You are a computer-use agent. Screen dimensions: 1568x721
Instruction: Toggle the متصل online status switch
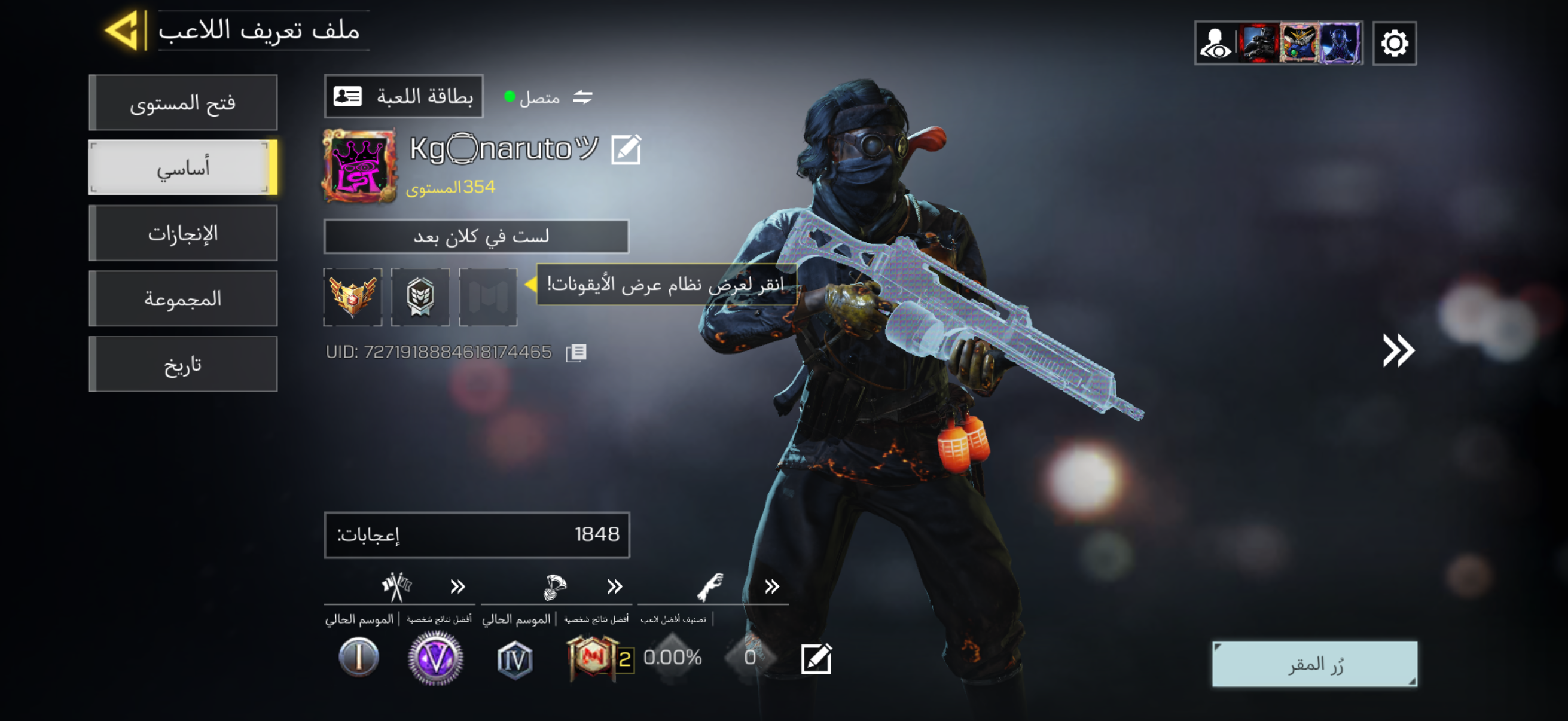tap(582, 97)
